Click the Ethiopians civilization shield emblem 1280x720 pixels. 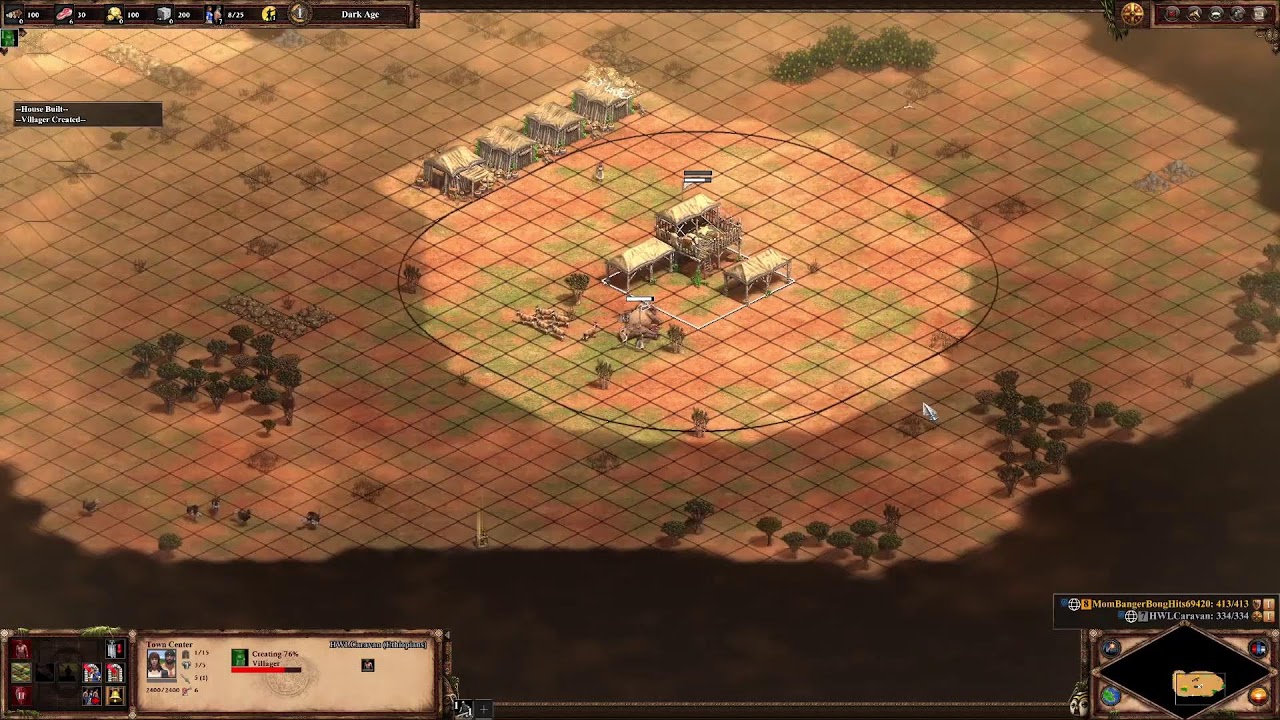[x=1132, y=14]
